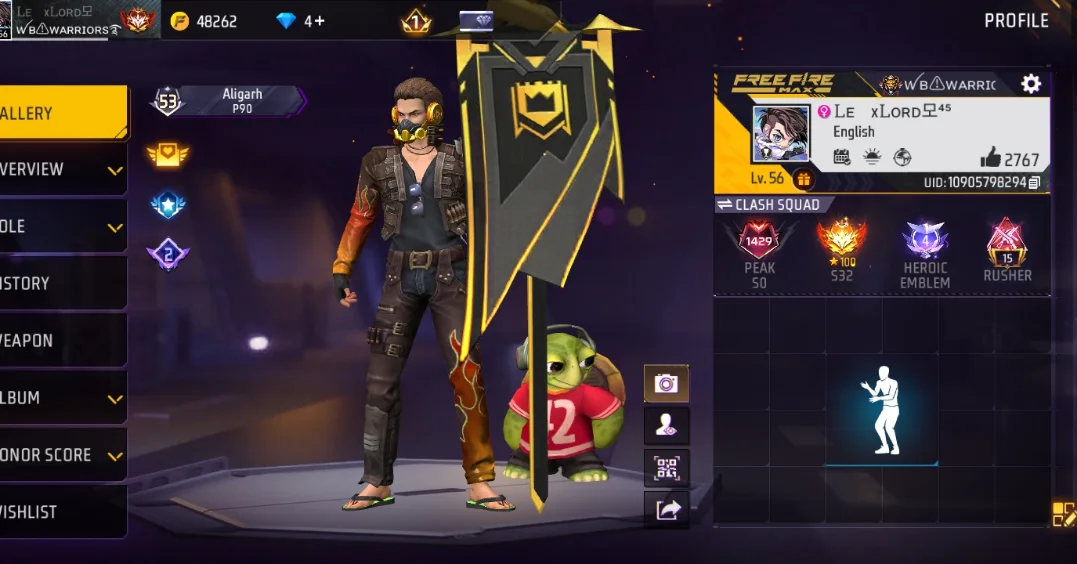Open the History tab

60,284
